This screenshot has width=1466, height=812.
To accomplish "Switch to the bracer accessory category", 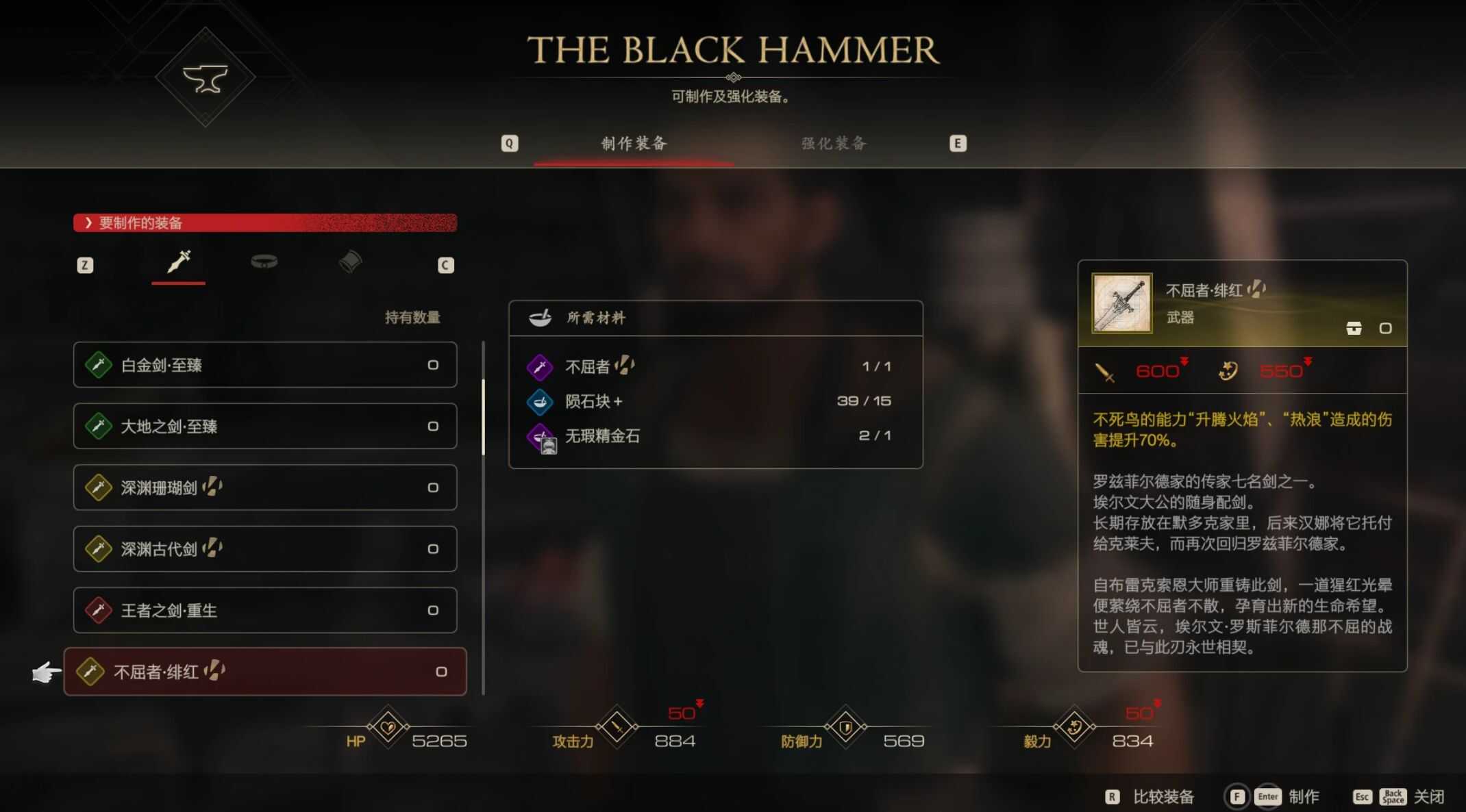I will pyautogui.click(x=350, y=262).
